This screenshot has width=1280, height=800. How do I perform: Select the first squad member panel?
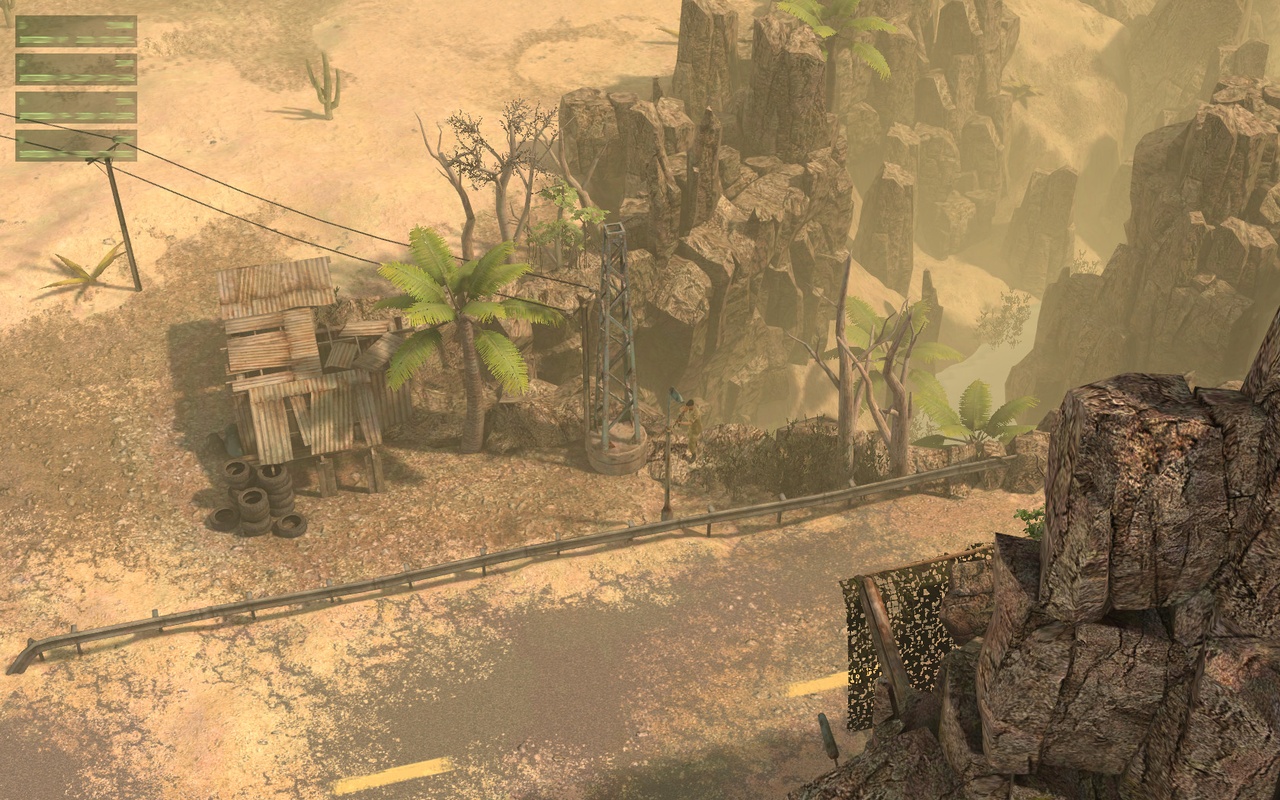(75, 30)
